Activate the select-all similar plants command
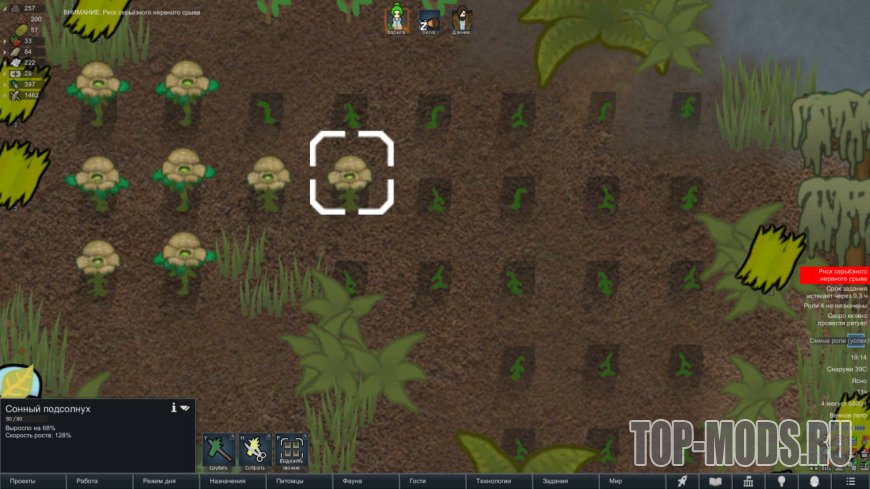The height and width of the screenshot is (489, 870). click(291, 450)
